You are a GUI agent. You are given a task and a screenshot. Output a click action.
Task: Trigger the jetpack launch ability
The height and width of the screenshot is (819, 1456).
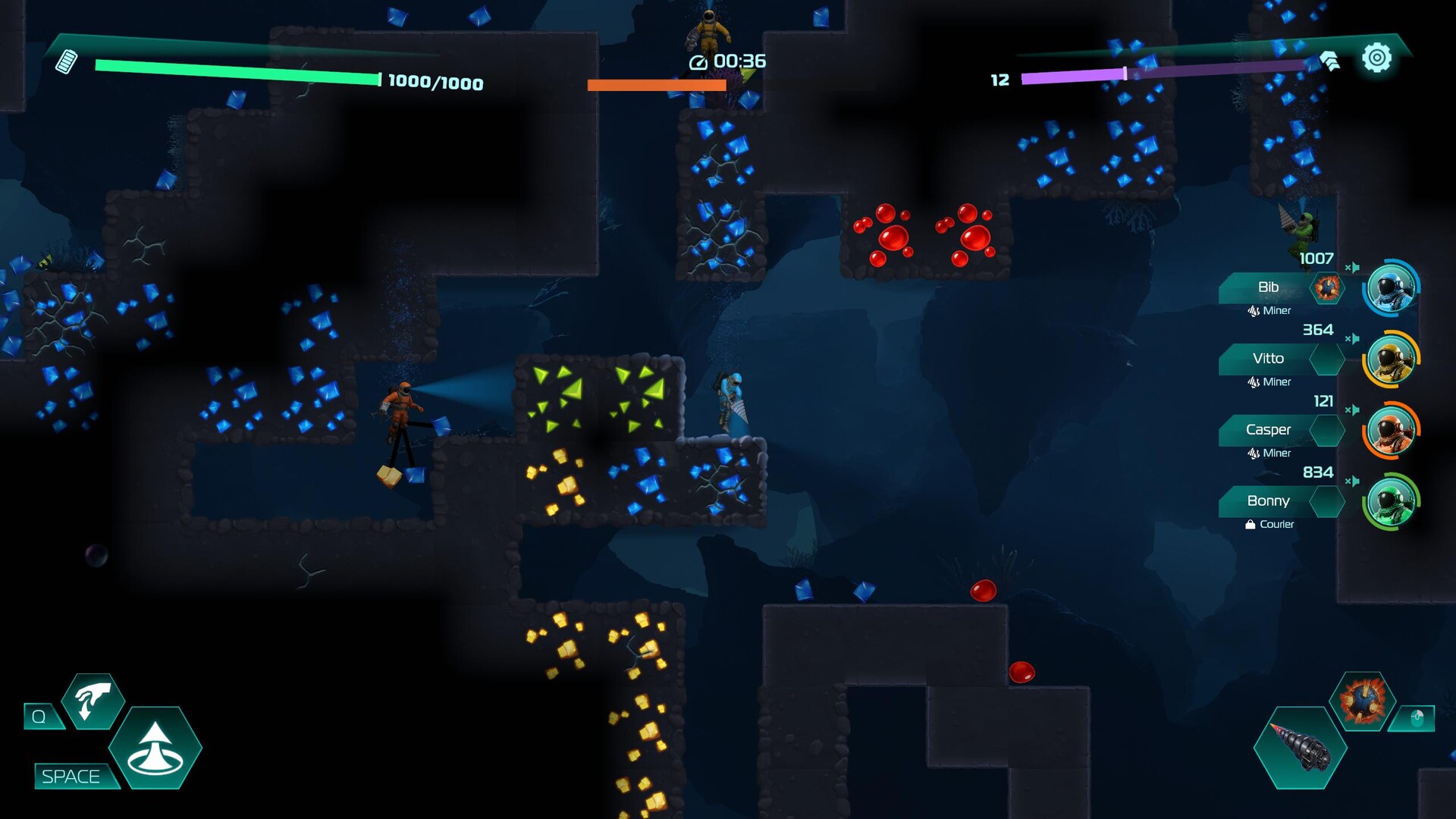coord(155,748)
